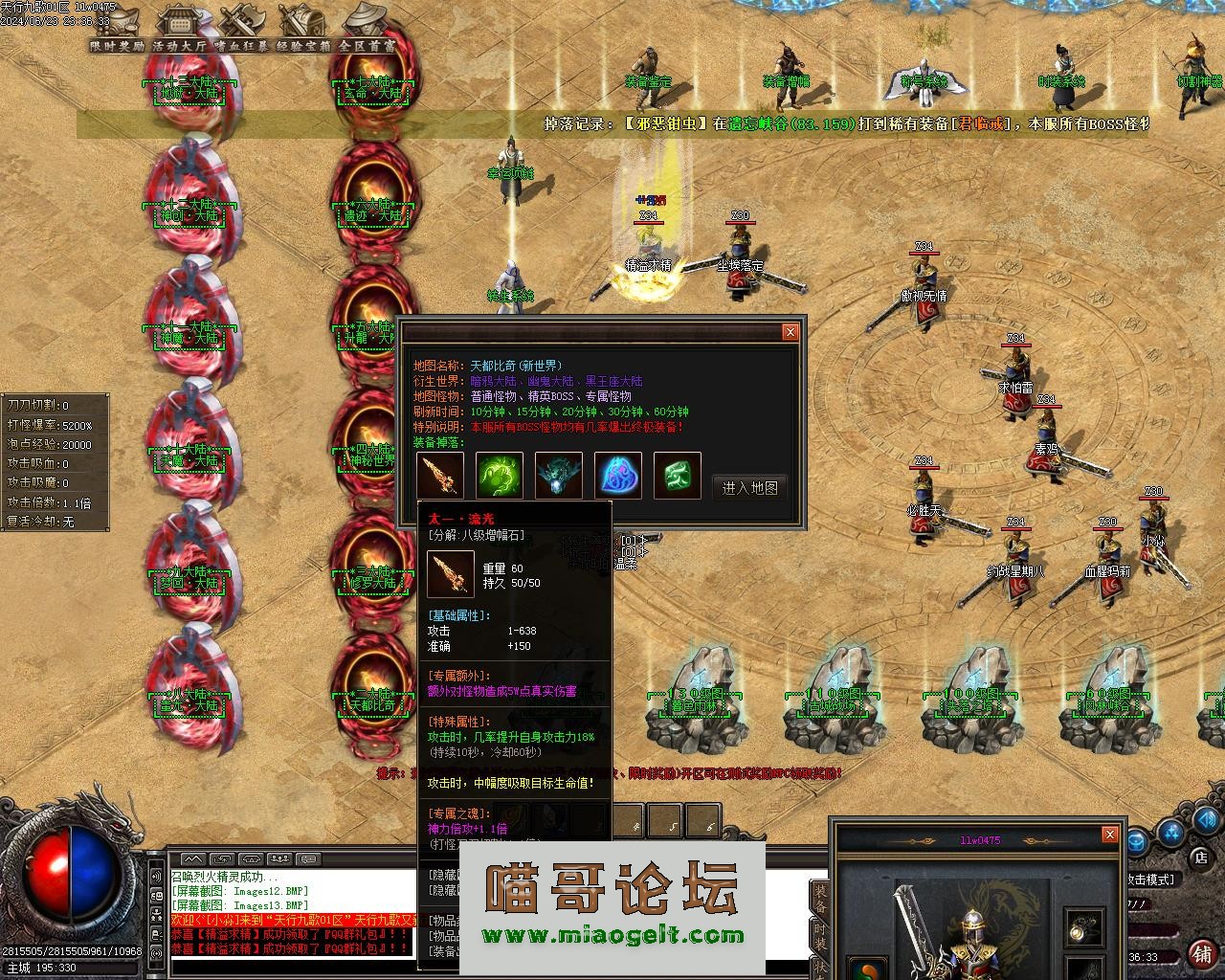Select the green swirl drop item
This screenshot has height=980, width=1225.
pyautogui.click(x=501, y=476)
